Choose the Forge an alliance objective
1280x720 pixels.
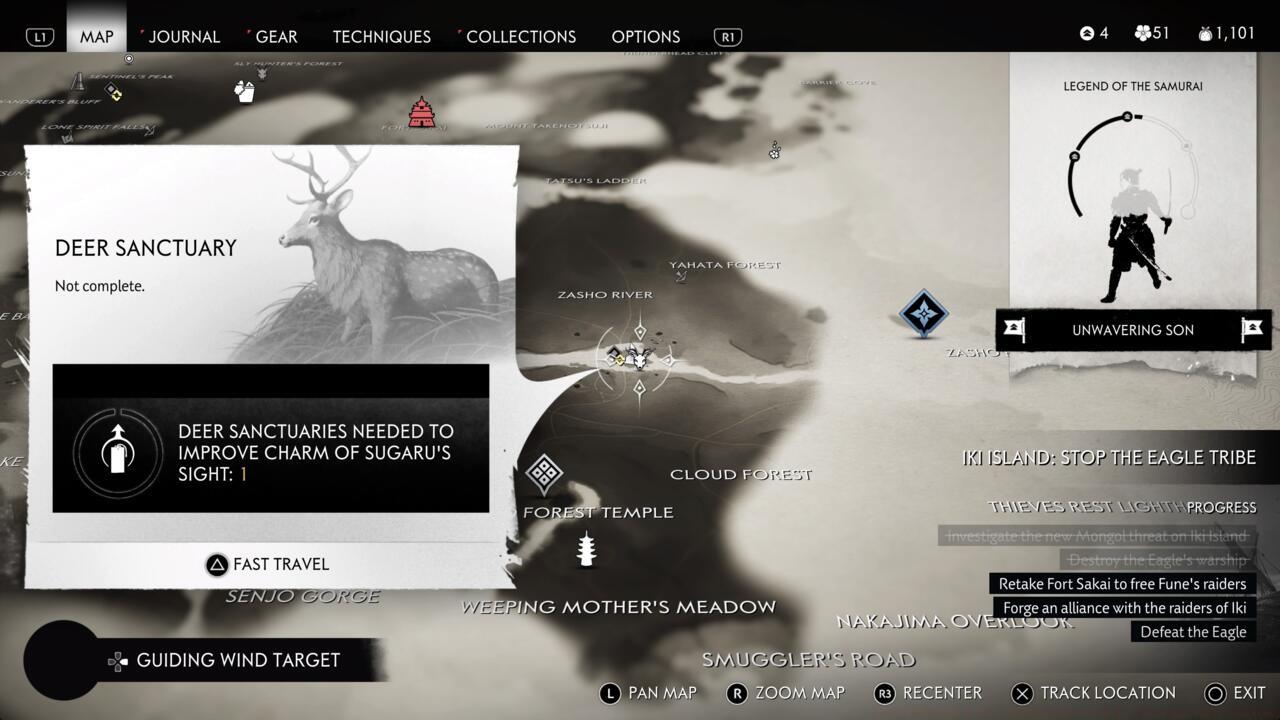[x=1124, y=608]
